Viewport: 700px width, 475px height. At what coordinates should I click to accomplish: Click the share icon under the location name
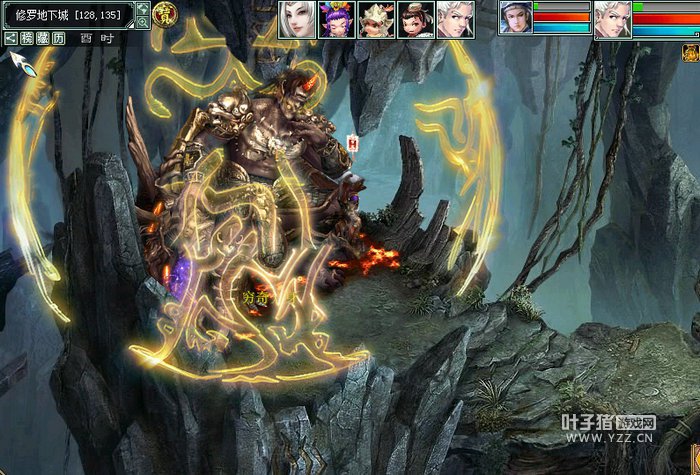[10, 38]
